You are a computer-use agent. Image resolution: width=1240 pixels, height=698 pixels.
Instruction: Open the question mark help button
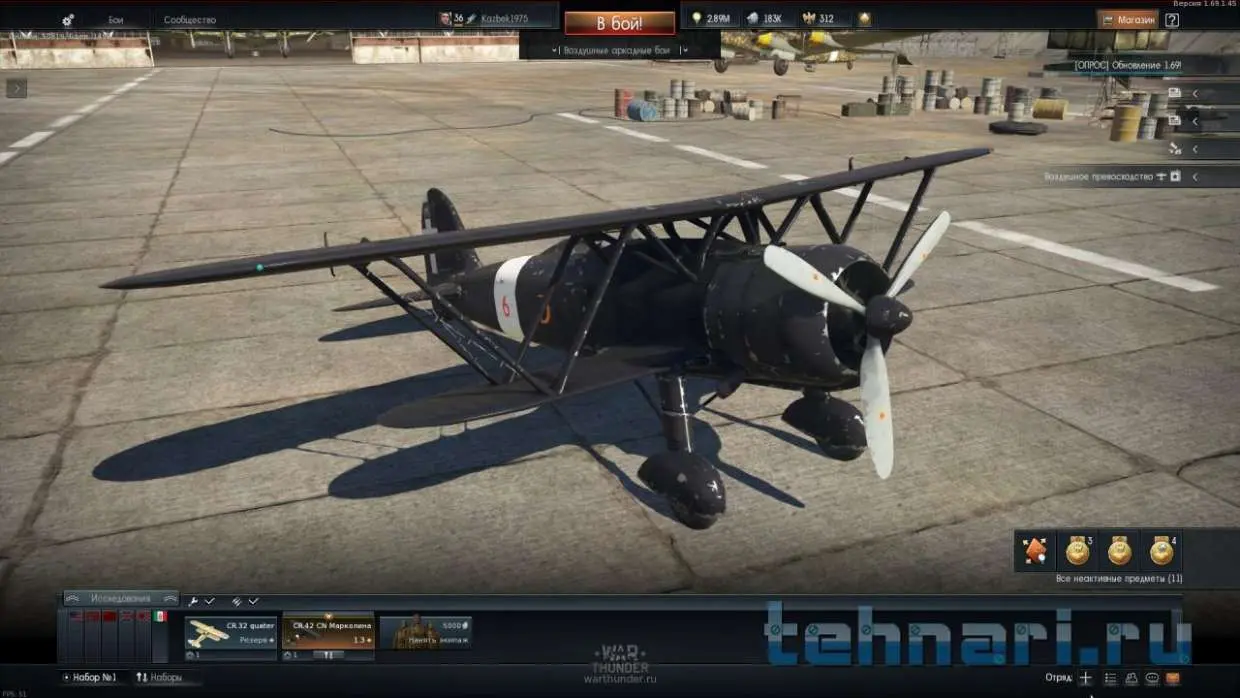click(1172, 19)
